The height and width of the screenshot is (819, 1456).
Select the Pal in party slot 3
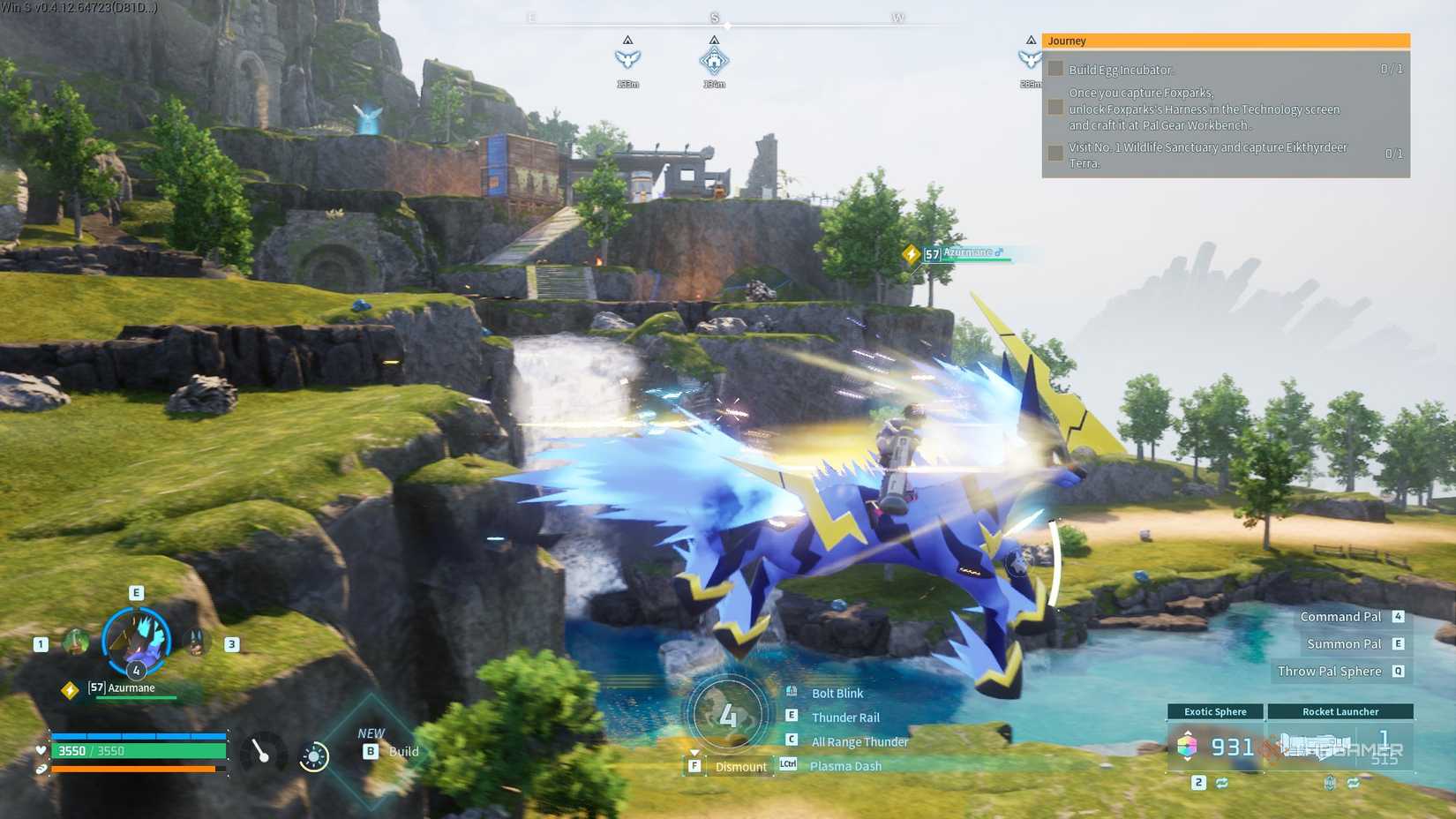(x=196, y=643)
